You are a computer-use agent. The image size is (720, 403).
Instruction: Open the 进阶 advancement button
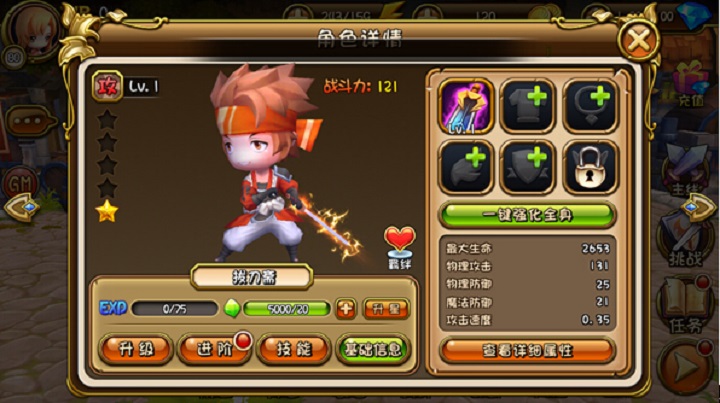click(211, 349)
